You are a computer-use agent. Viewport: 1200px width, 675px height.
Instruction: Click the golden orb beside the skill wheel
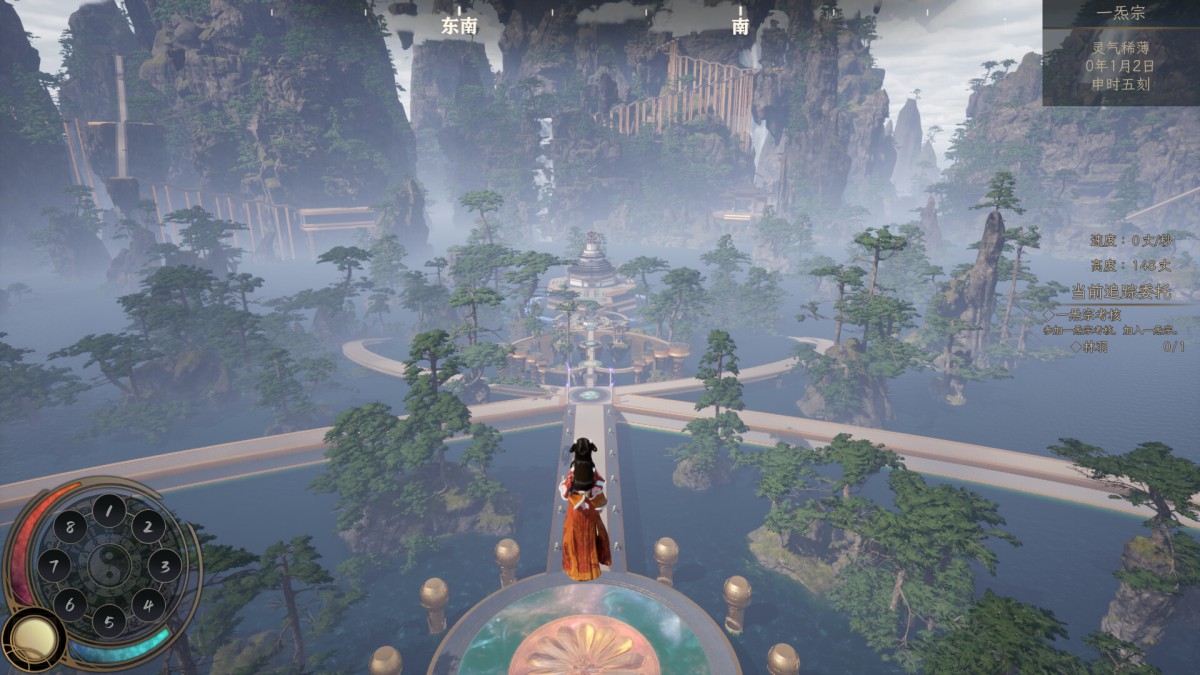tap(33, 640)
